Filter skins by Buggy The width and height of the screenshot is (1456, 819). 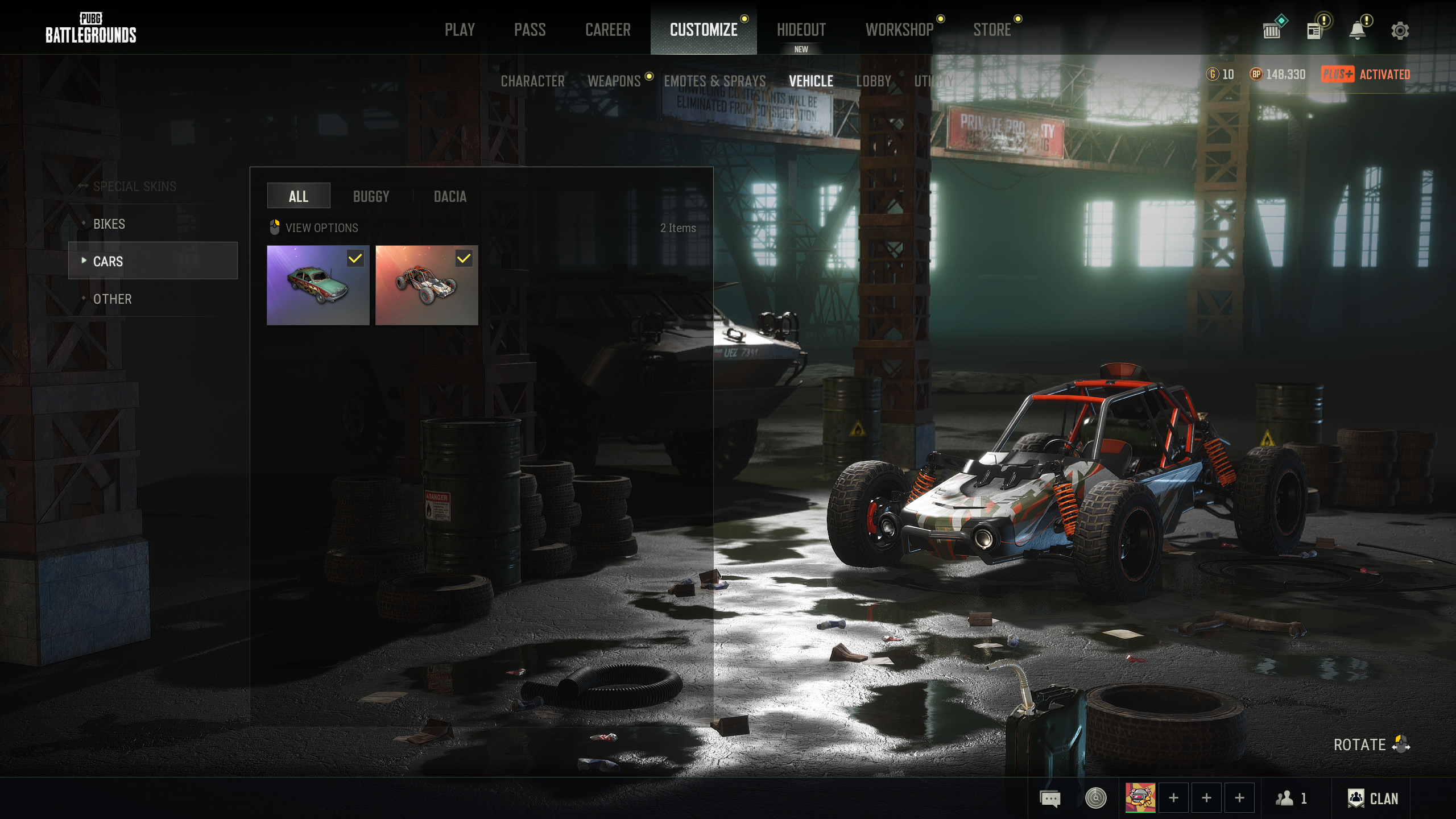[371, 197]
